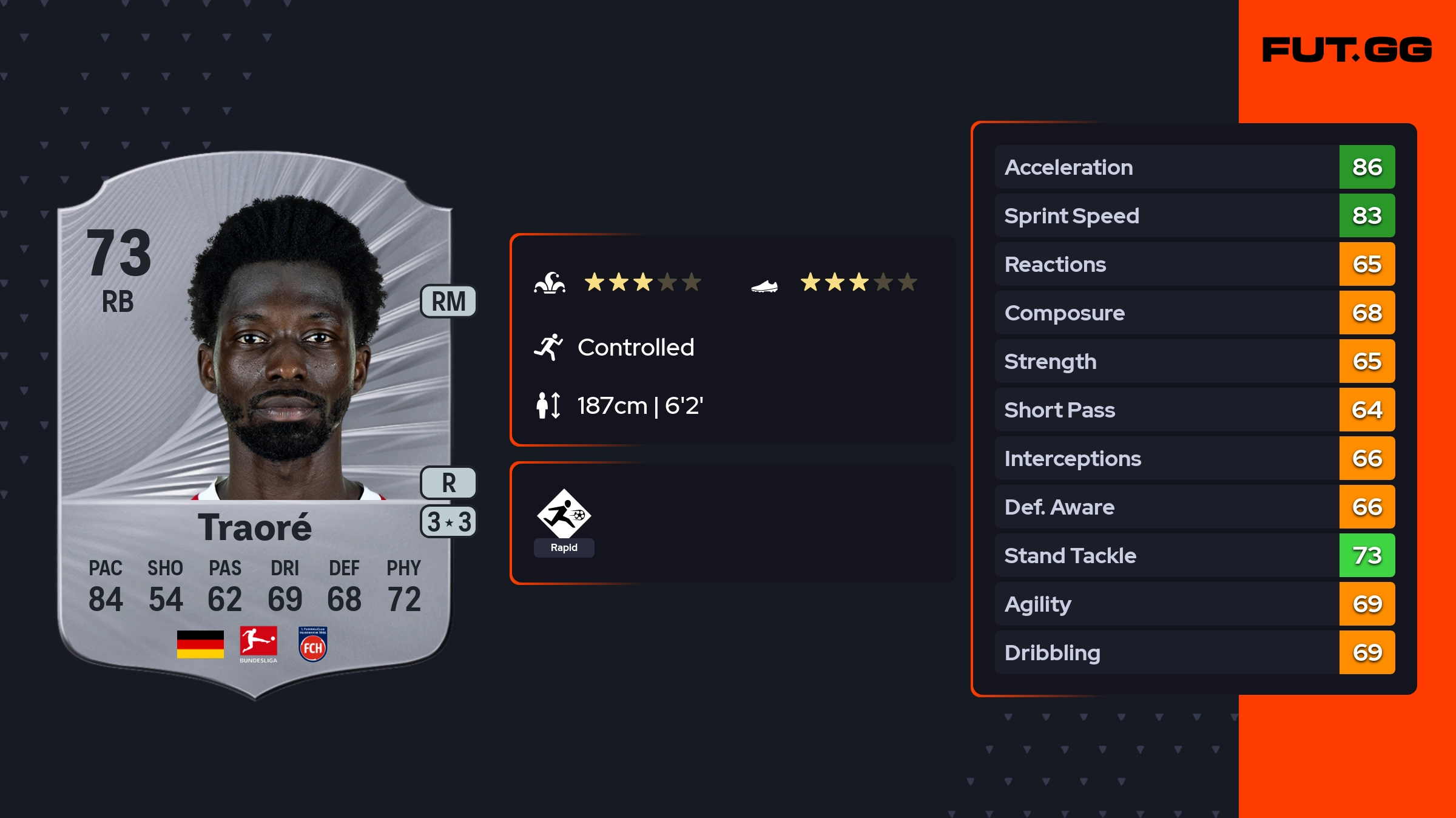The width and height of the screenshot is (1456, 818).
Task: Click the weak foot star rating
Action: pyautogui.click(x=858, y=282)
